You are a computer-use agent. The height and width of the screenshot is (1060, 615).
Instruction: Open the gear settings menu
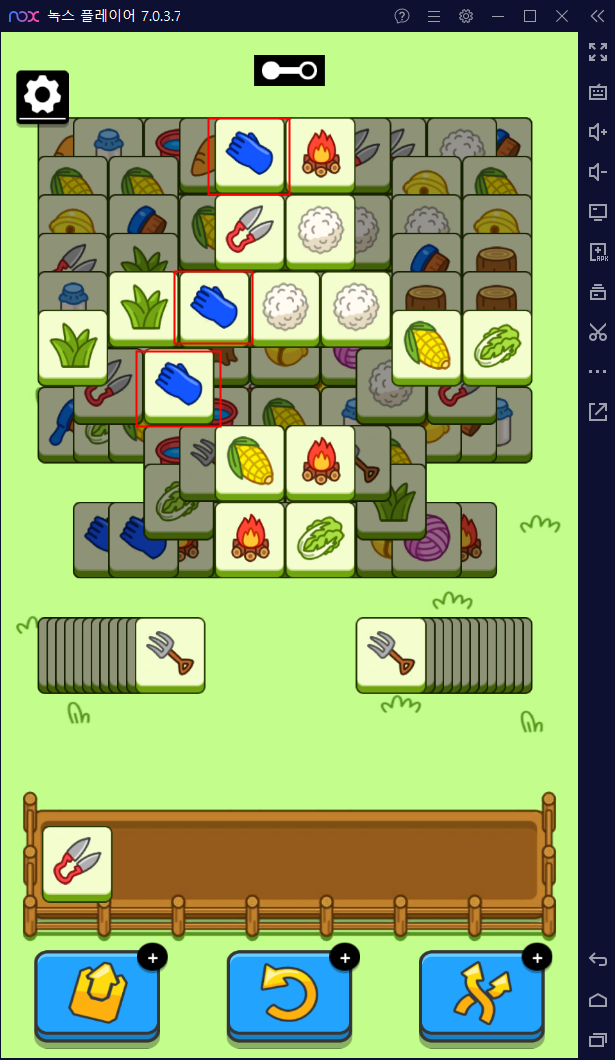tap(42, 96)
